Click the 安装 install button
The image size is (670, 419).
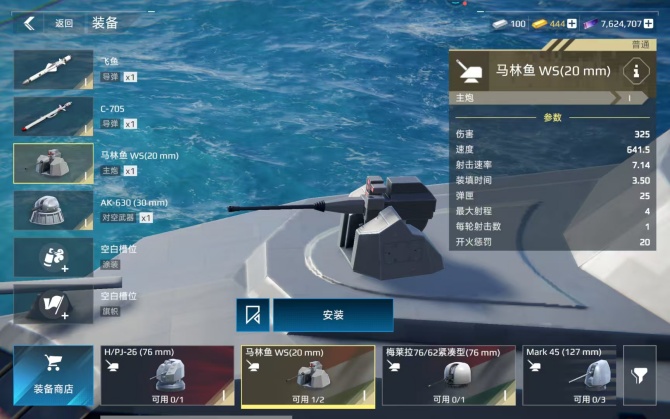pos(333,315)
